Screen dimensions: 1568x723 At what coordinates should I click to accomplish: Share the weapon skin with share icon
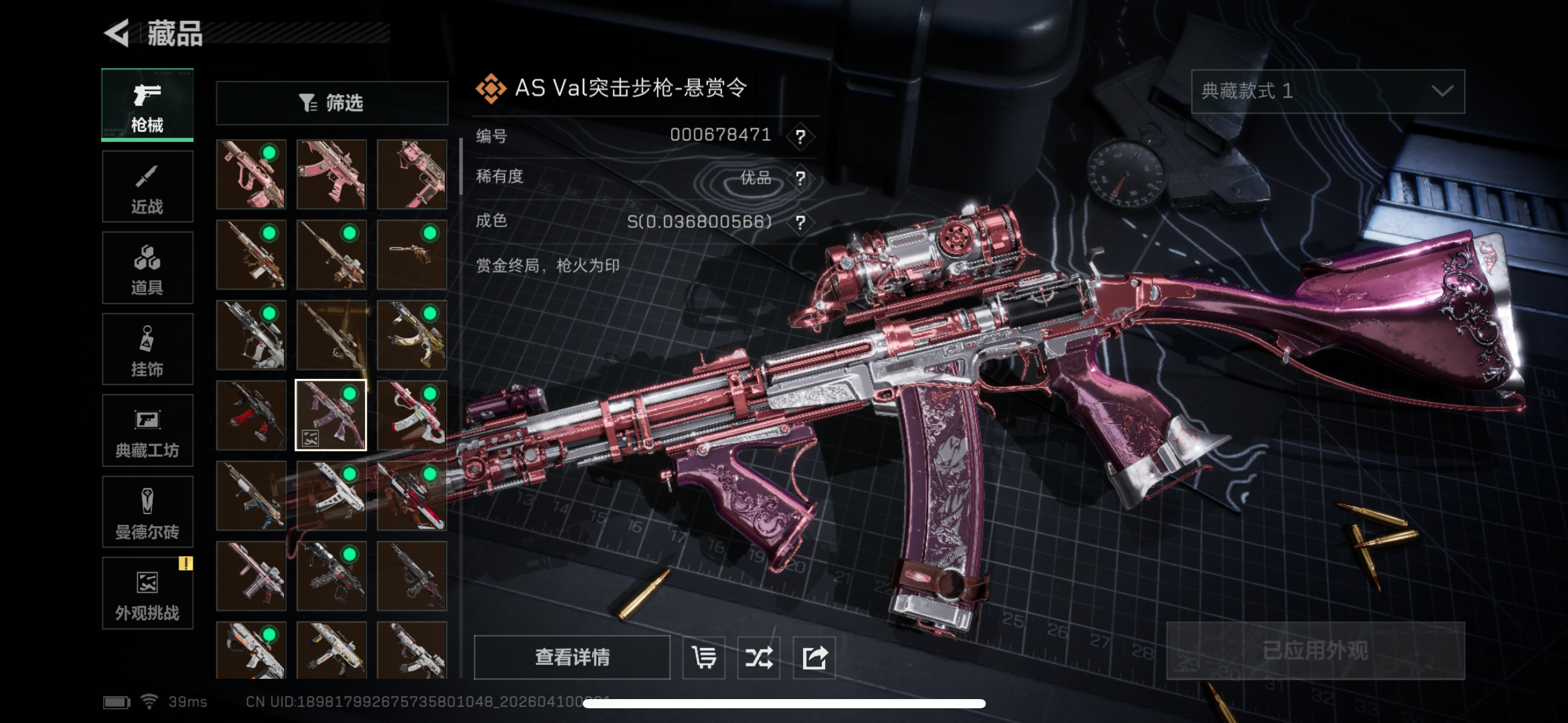point(814,657)
